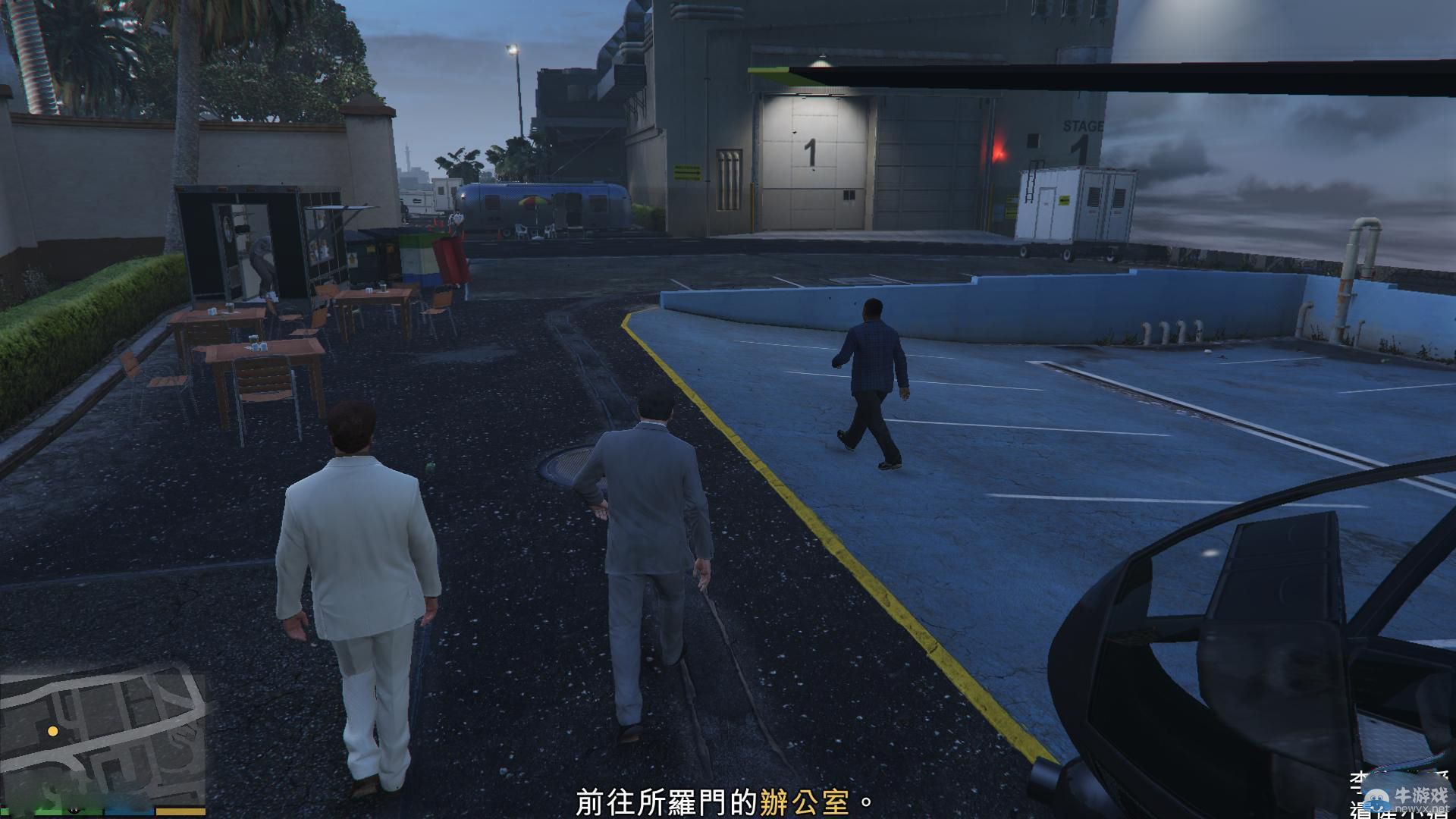The image size is (1456, 819).
Task: Click the yellow waypoint dot on minimap
Action: pyautogui.click(x=52, y=730)
